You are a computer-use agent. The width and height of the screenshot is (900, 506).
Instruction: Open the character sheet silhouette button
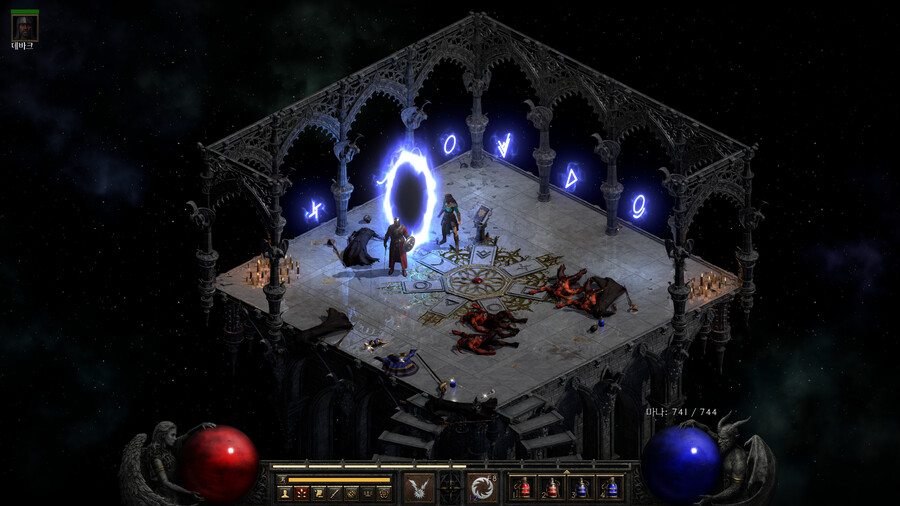pos(285,493)
